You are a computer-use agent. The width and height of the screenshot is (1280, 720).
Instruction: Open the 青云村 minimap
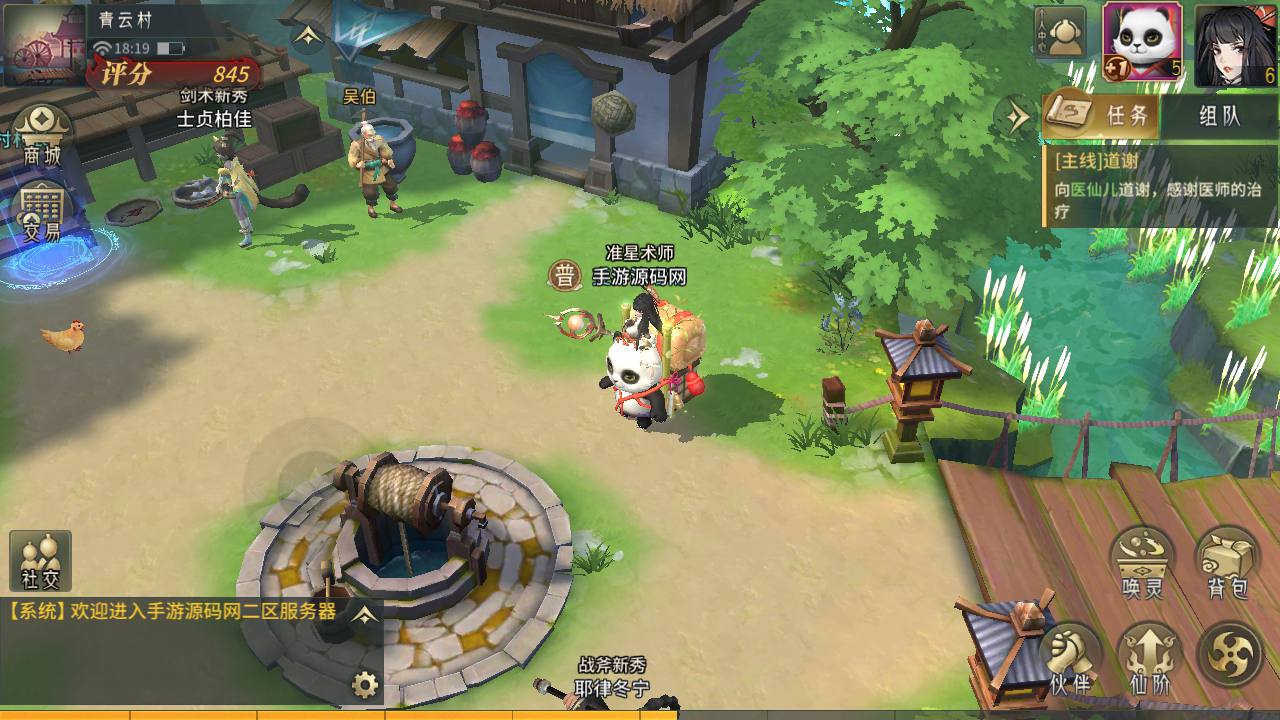click(x=44, y=42)
